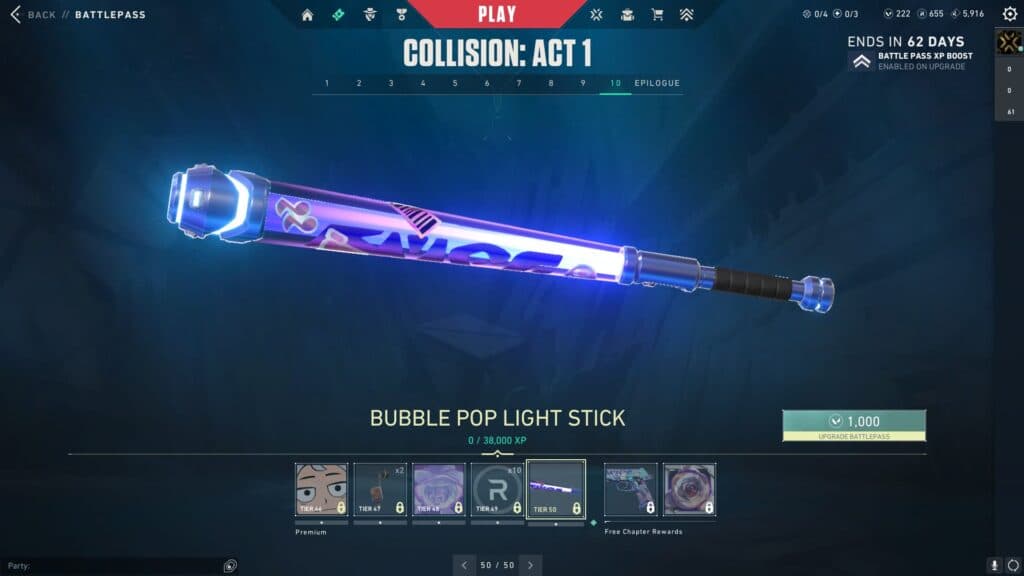The height and width of the screenshot is (576, 1024).
Task: Jump to chapter 5 of the battlepass
Action: click(455, 83)
